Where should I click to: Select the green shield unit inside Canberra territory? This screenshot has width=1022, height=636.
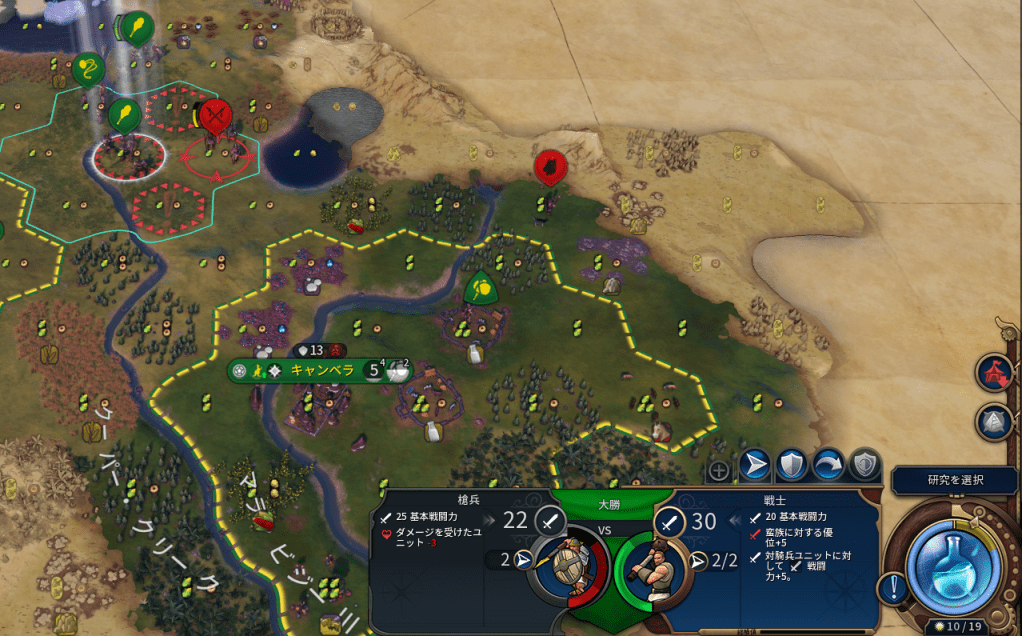482,289
